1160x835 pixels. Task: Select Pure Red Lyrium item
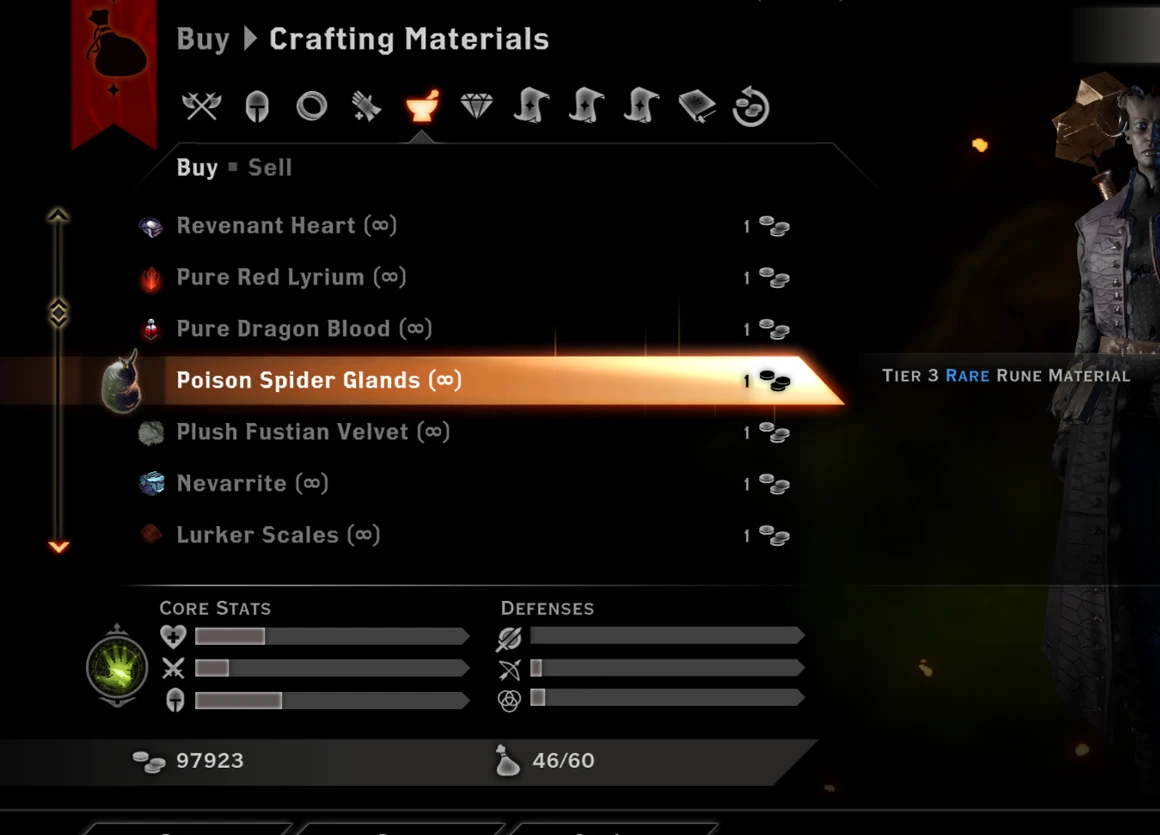click(x=291, y=278)
